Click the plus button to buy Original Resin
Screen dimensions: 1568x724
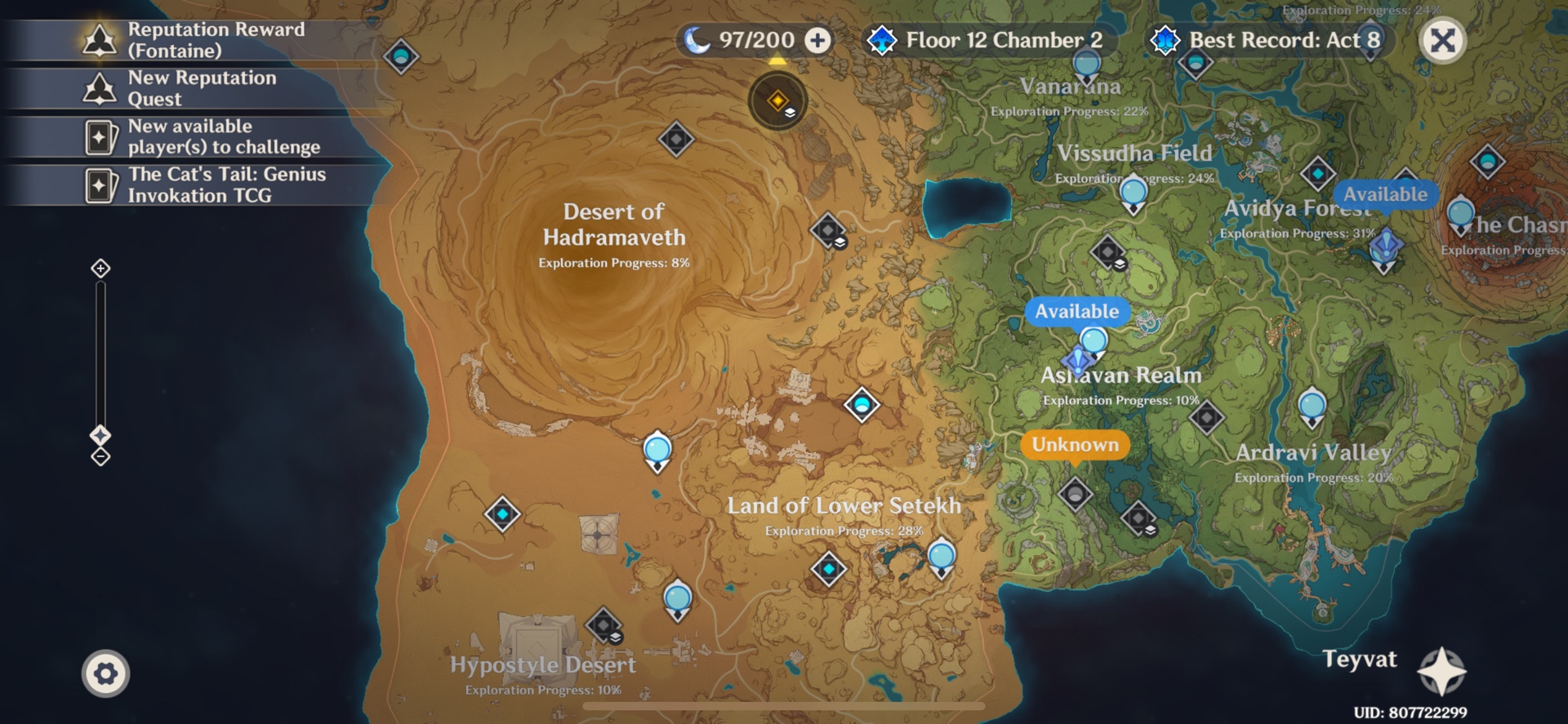click(x=816, y=40)
